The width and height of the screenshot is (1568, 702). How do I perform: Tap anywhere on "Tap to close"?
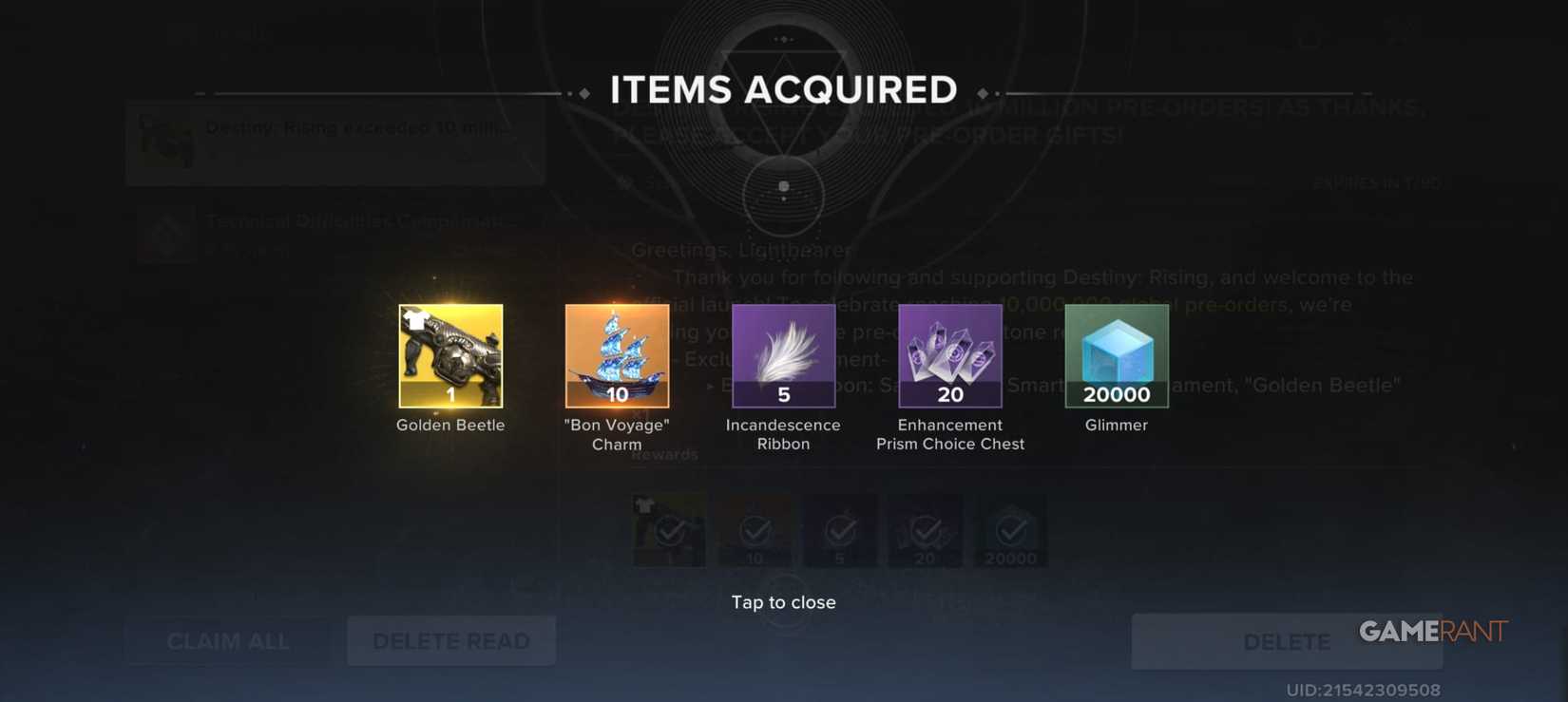tap(782, 601)
